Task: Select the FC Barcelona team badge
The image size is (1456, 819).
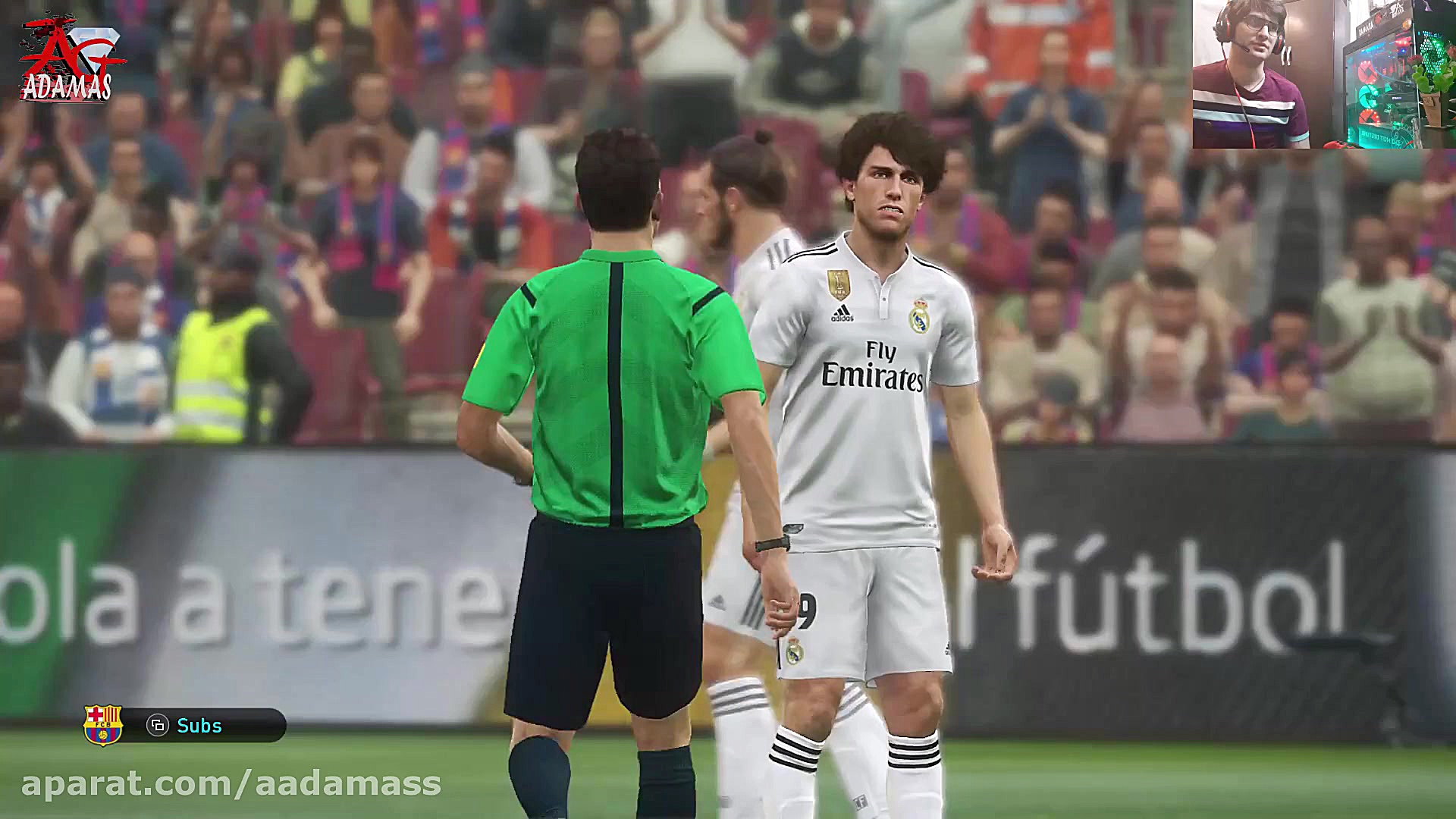Action: [x=103, y=725]
